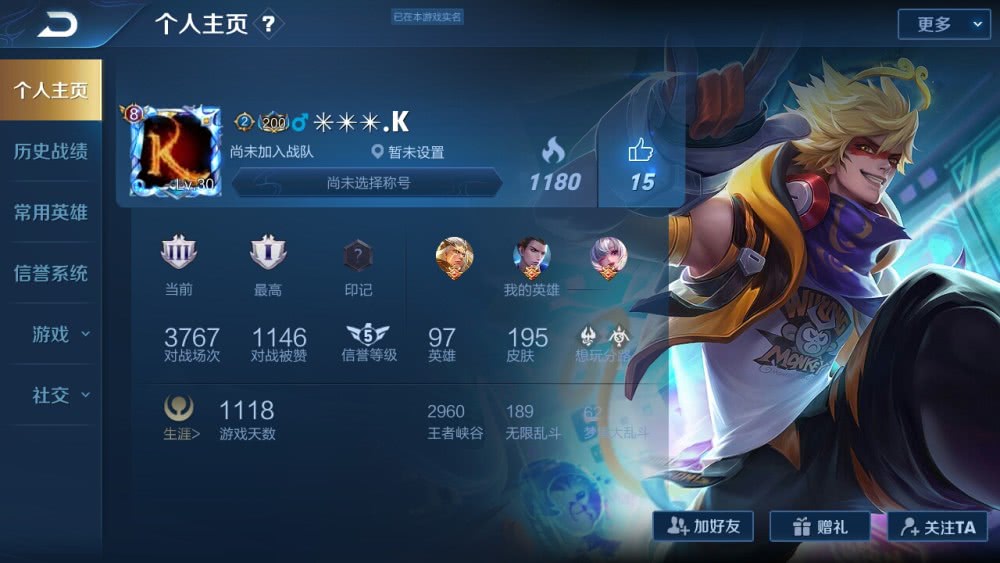View the 信誉等级 badge

[368, 336]
